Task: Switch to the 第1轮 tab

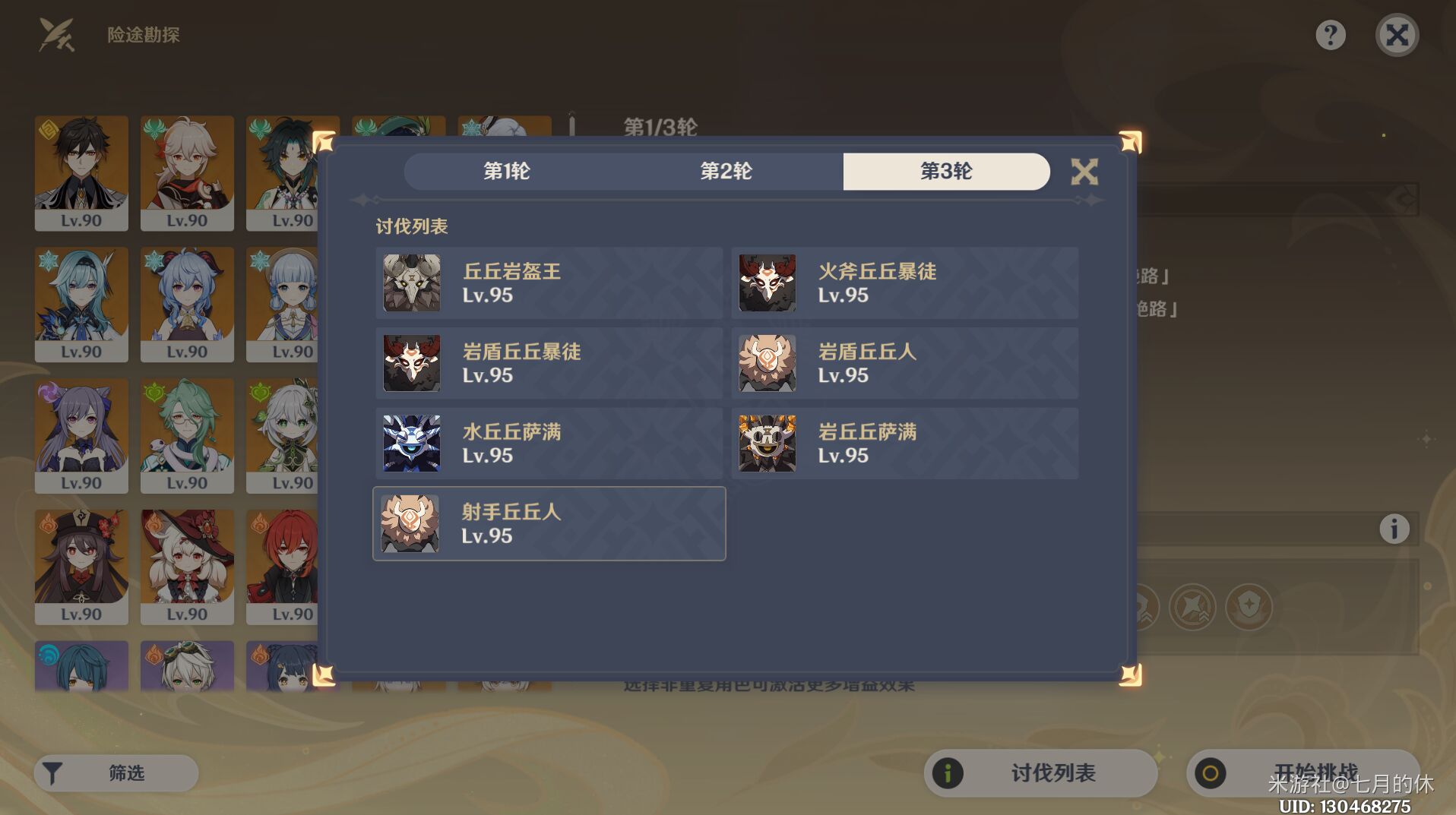Action: click(506, 172)
